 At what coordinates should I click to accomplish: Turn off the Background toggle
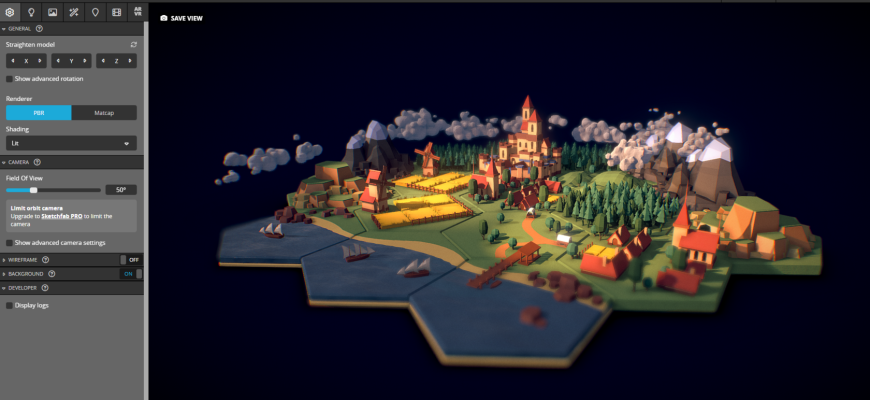pyautogui.click(x=131, y=273)
